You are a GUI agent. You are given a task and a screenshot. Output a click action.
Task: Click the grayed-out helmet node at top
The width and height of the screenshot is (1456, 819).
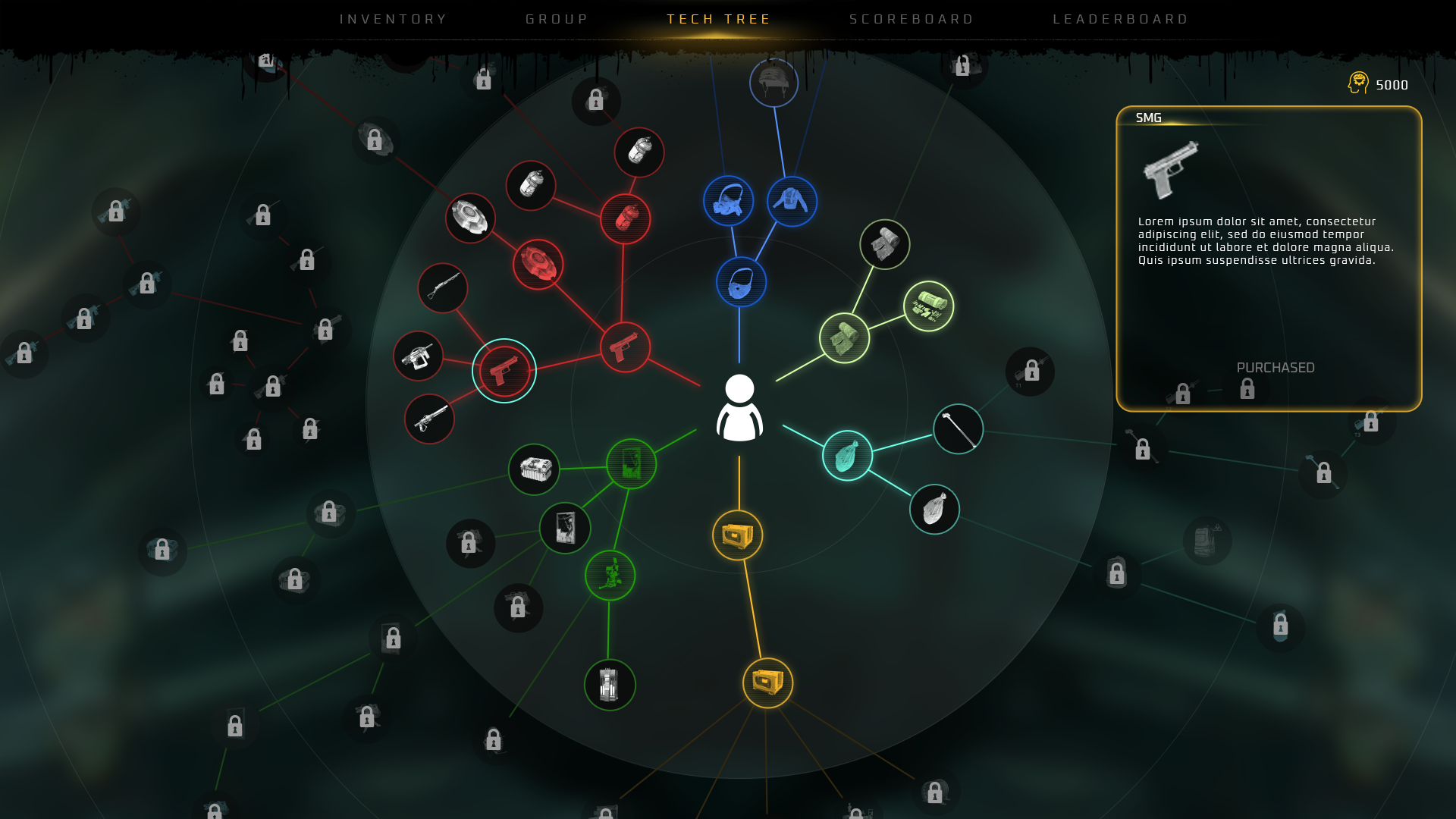pos(773,82)
